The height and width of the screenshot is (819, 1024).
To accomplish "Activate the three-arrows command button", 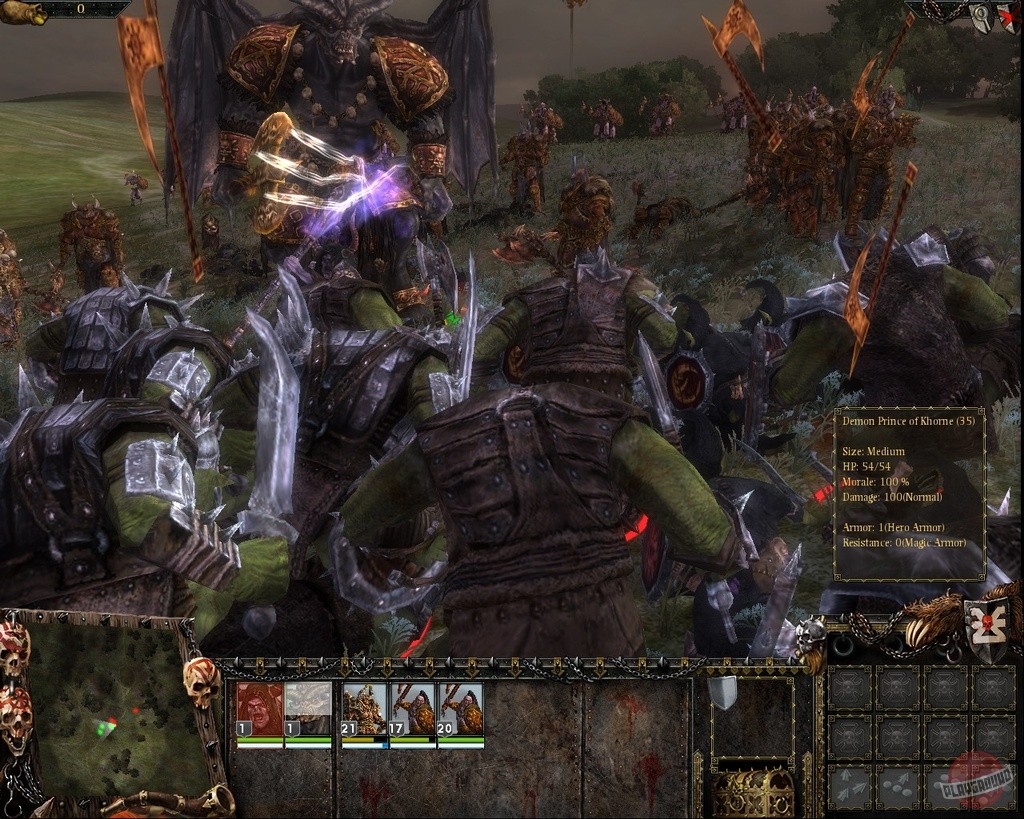I will pyautogui.click(x=850, y=787).
